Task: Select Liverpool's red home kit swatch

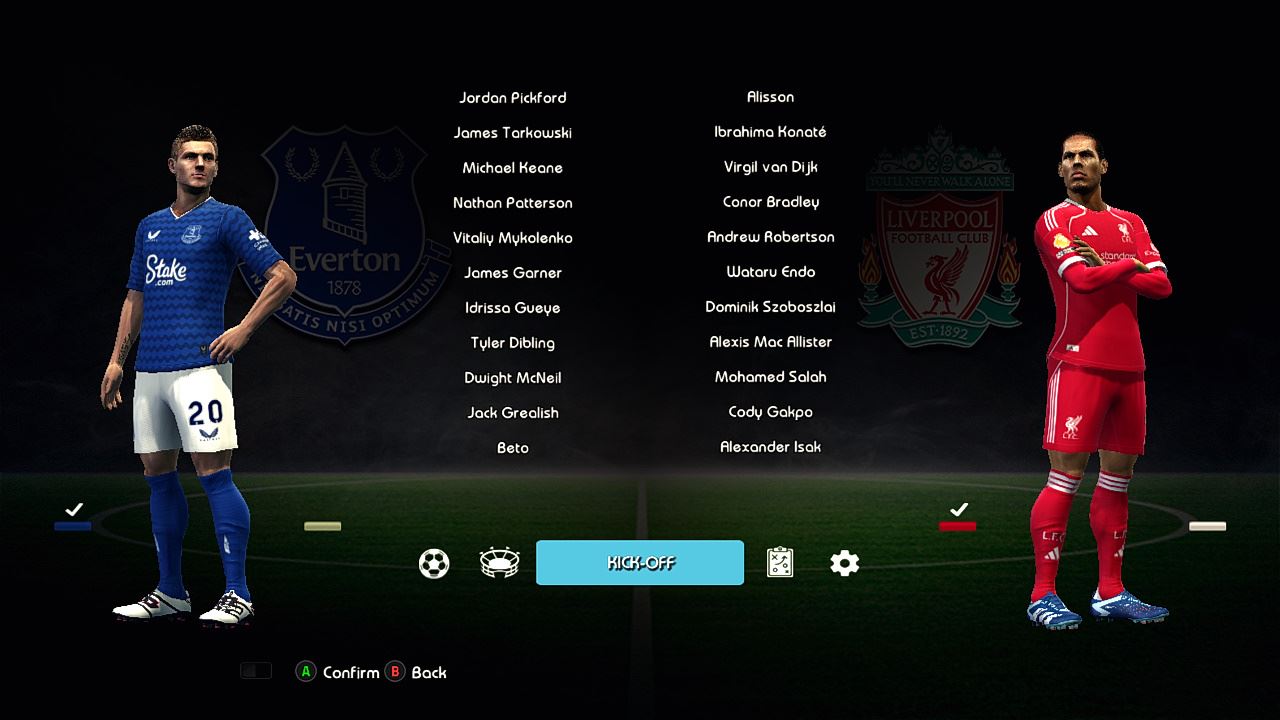Action: click(957, 526)
